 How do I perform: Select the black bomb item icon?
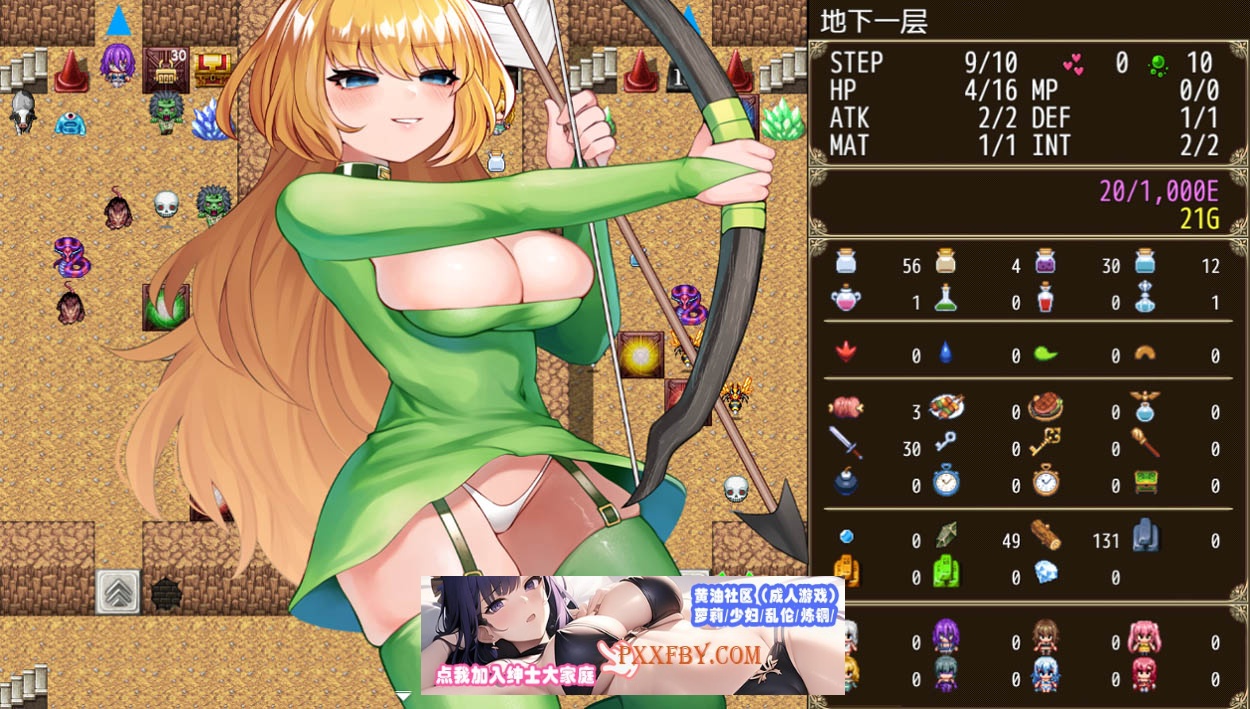(846, 482)
